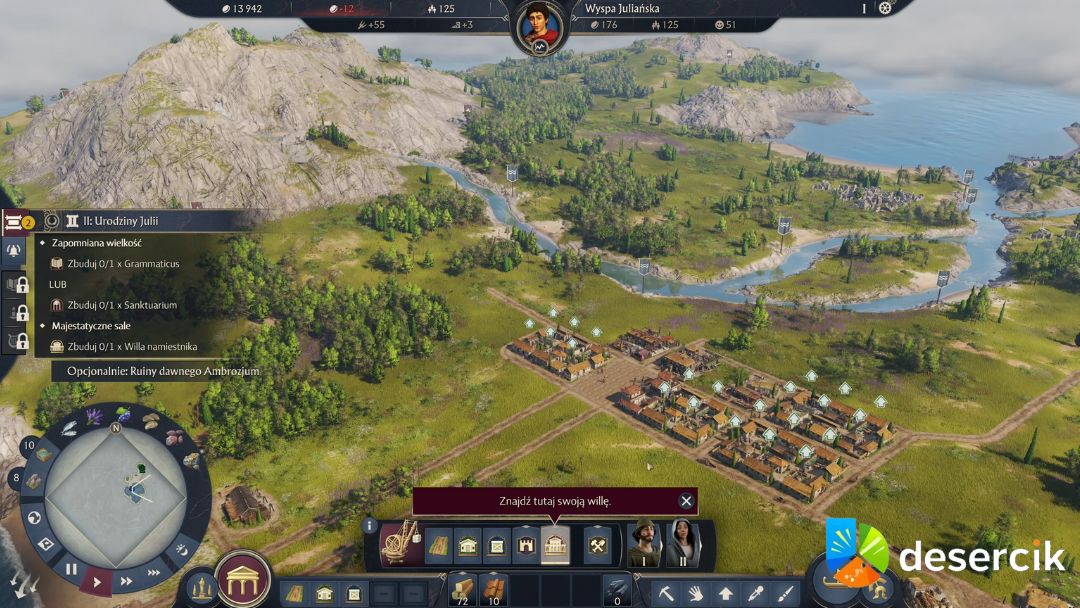The width and height of the screenshot is (1080, 608).
Task: Select the tier II hooded woman portrait
Action: coord(683,544)
